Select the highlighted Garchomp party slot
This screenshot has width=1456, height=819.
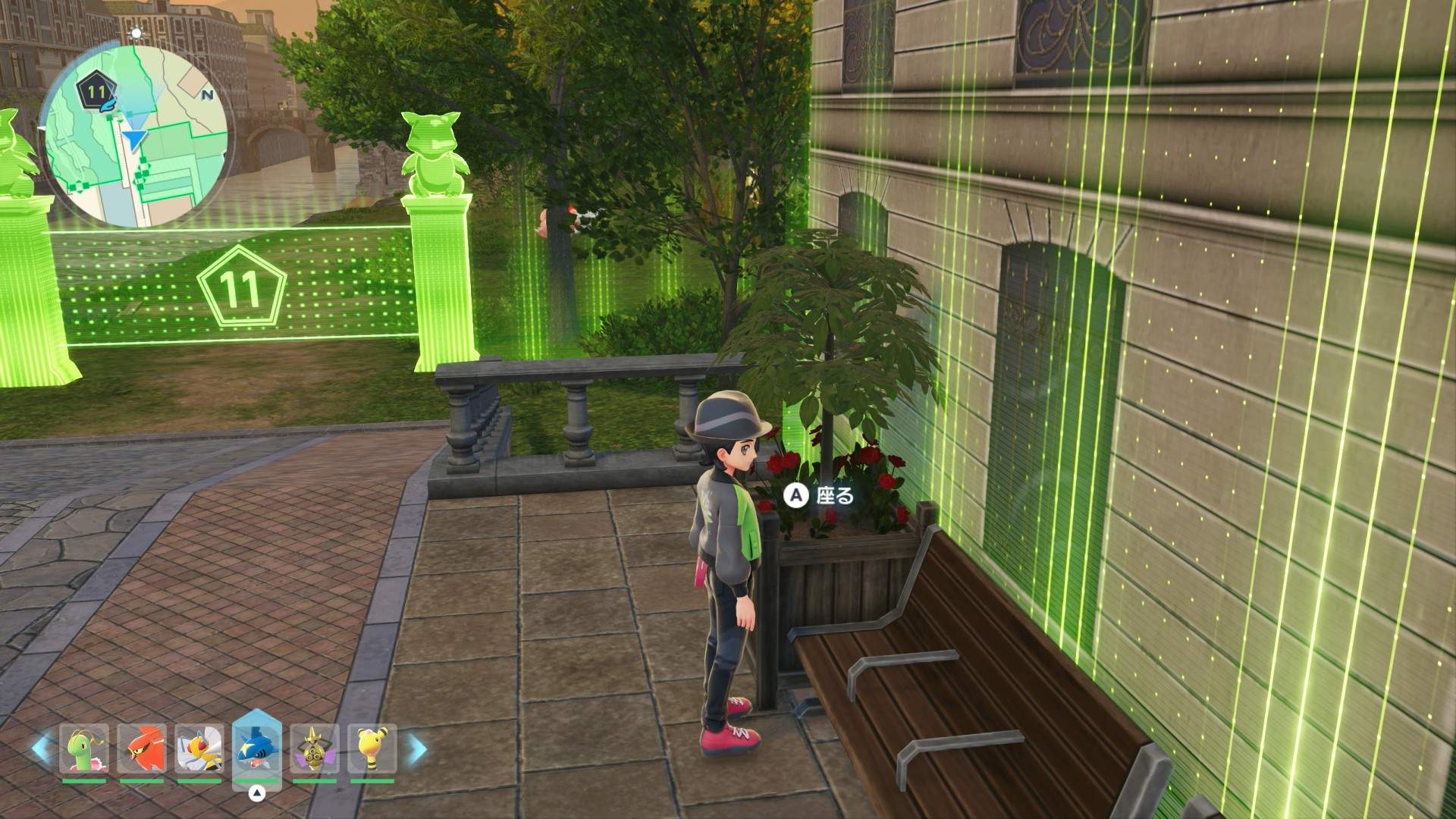pos(257,746)
